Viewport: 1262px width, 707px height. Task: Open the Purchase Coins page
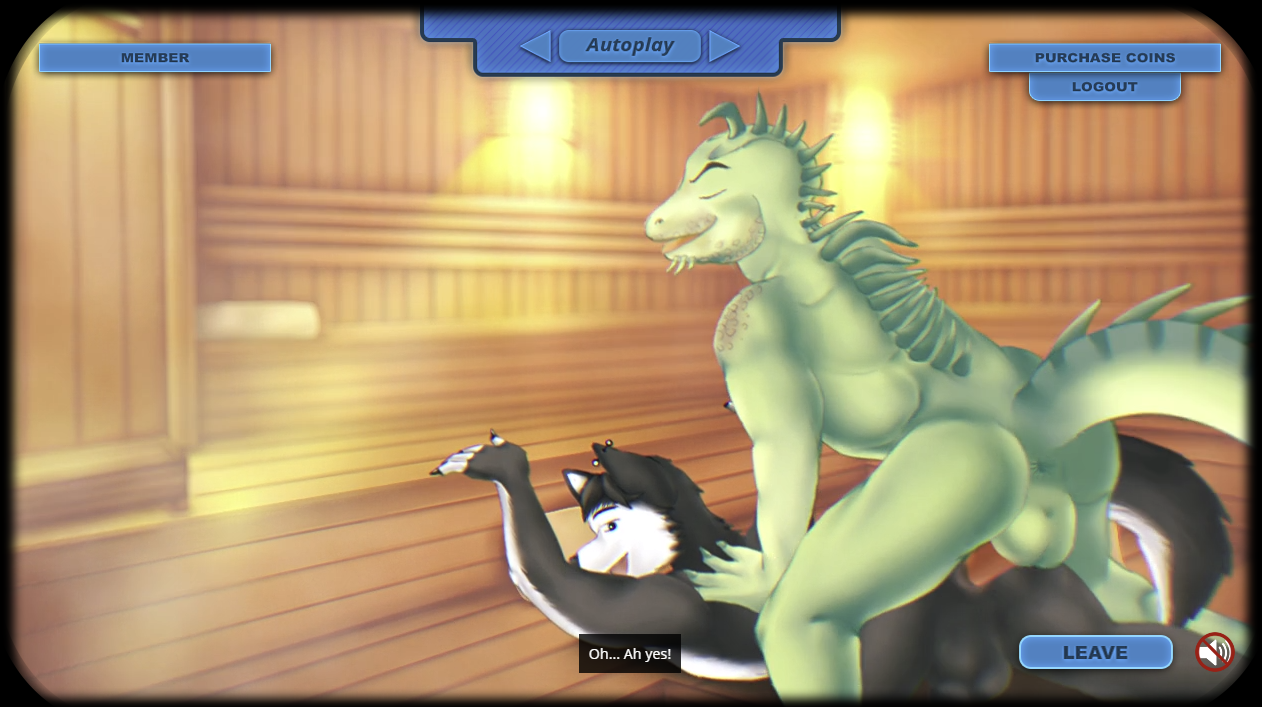(x=1105, y=58)
